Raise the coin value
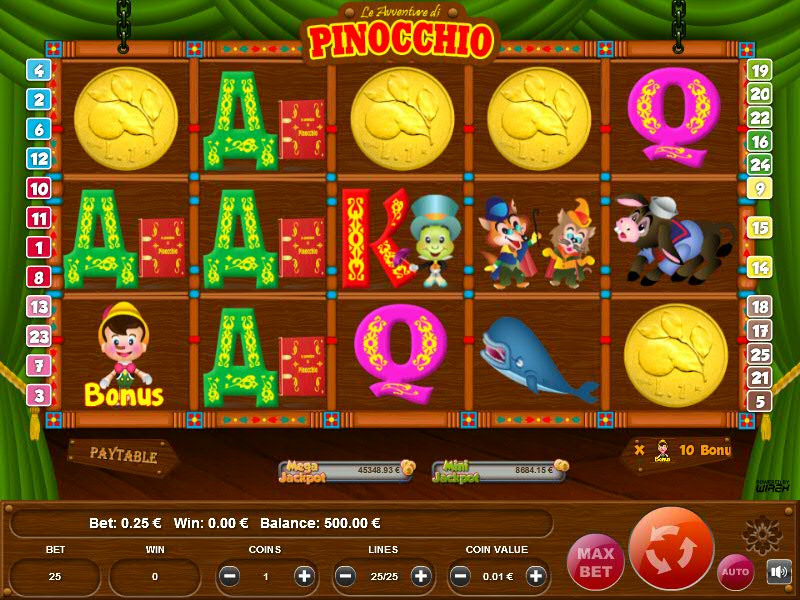800x600 pixels. (x=536, y=576)
